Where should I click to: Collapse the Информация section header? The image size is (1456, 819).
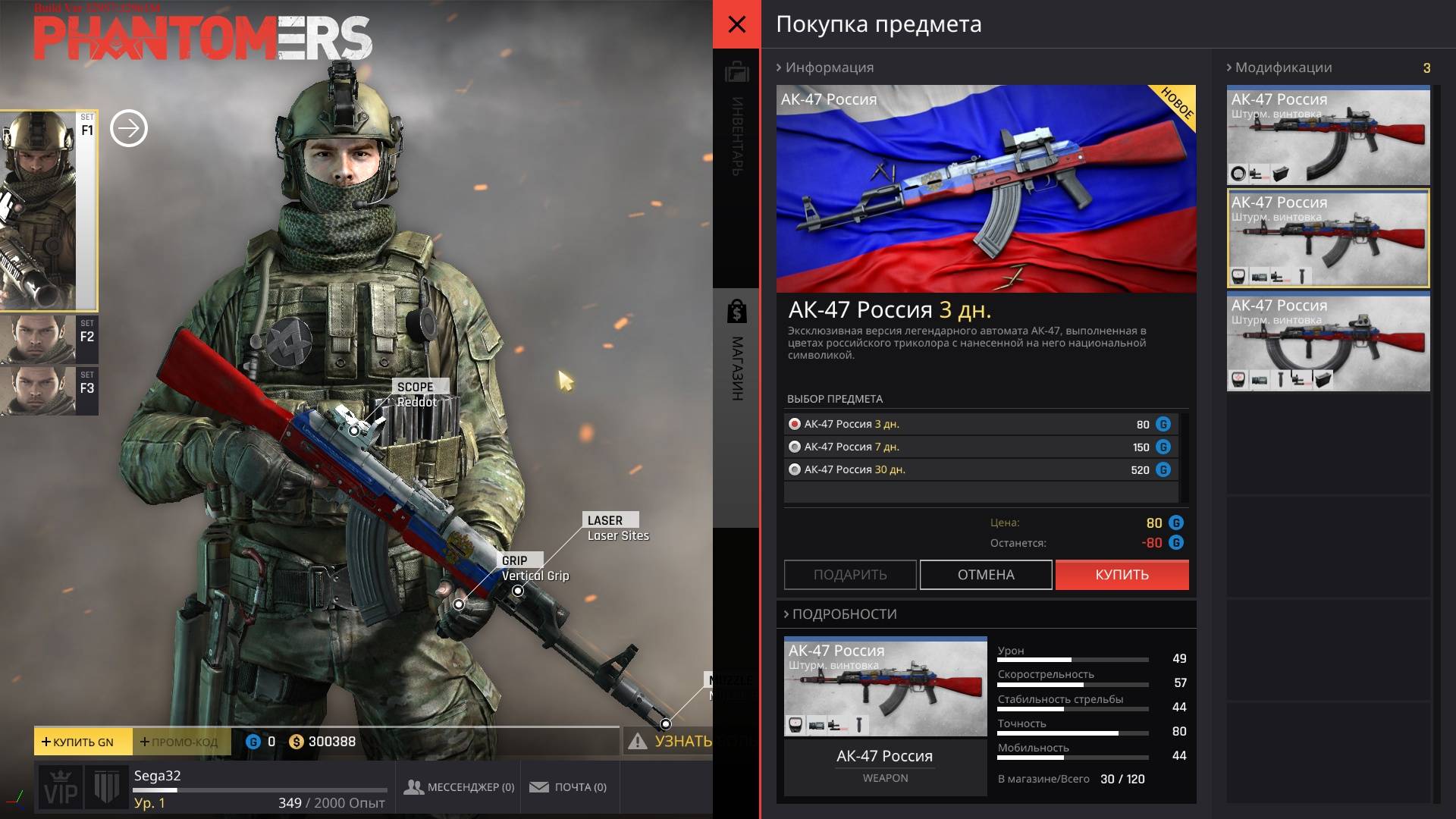[825, 67]
